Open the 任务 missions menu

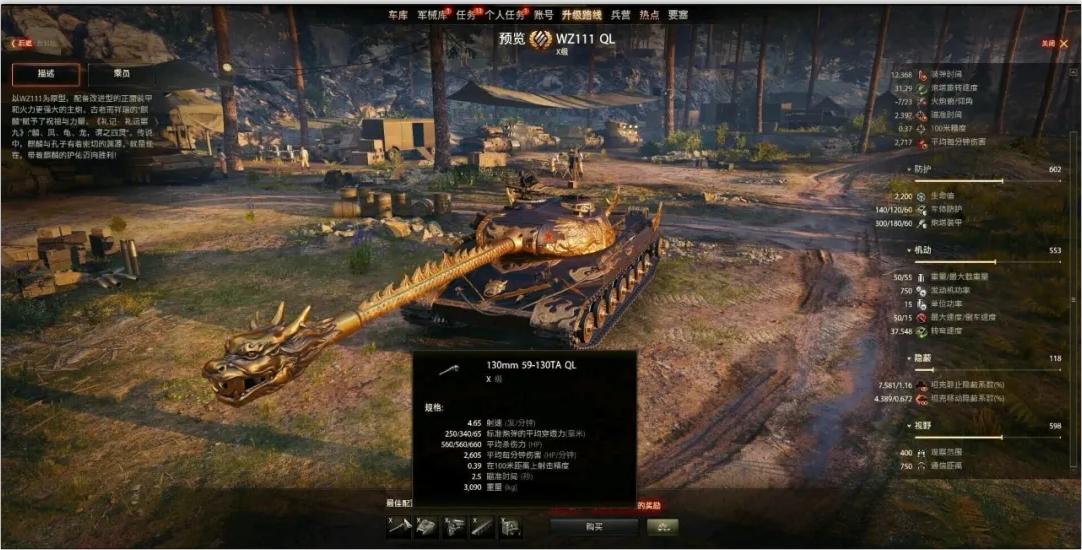[466, 15]
